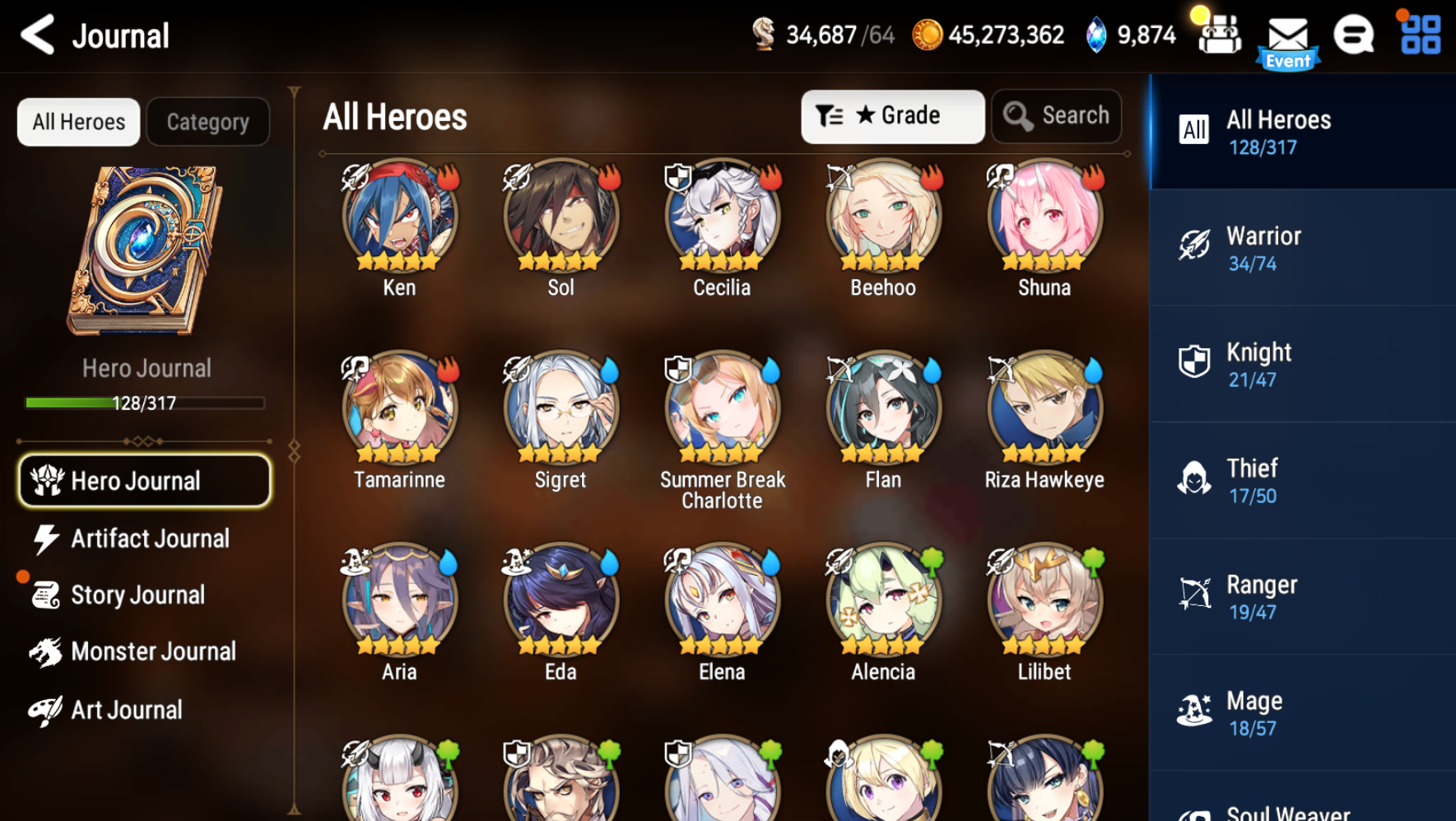Open the inventory bag icon
Viewport: 1456px width, 821px height.
pyautogui.click(x=1219, y=35)
